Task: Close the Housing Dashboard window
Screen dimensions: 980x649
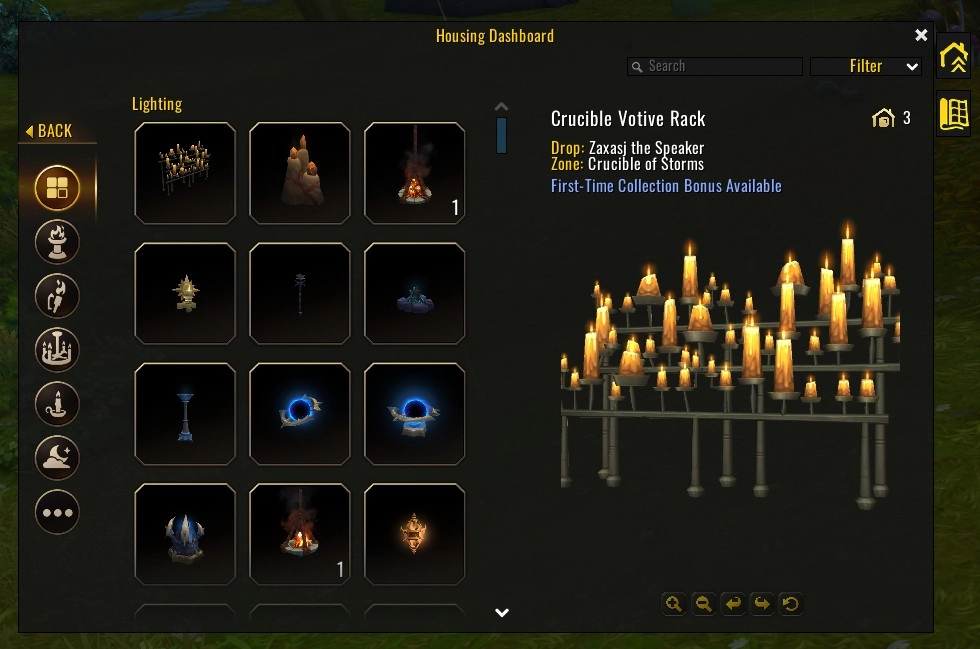Action: pos(921,36)
